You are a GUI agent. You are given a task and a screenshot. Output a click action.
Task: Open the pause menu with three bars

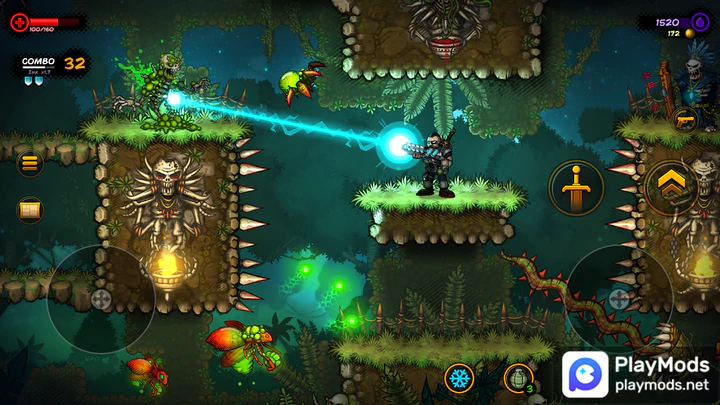click(30, 163)
